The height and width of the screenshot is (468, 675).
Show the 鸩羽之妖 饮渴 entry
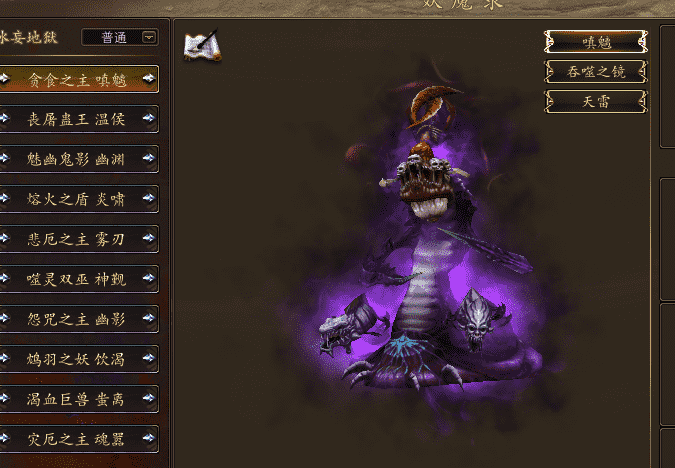click(78, 359)
